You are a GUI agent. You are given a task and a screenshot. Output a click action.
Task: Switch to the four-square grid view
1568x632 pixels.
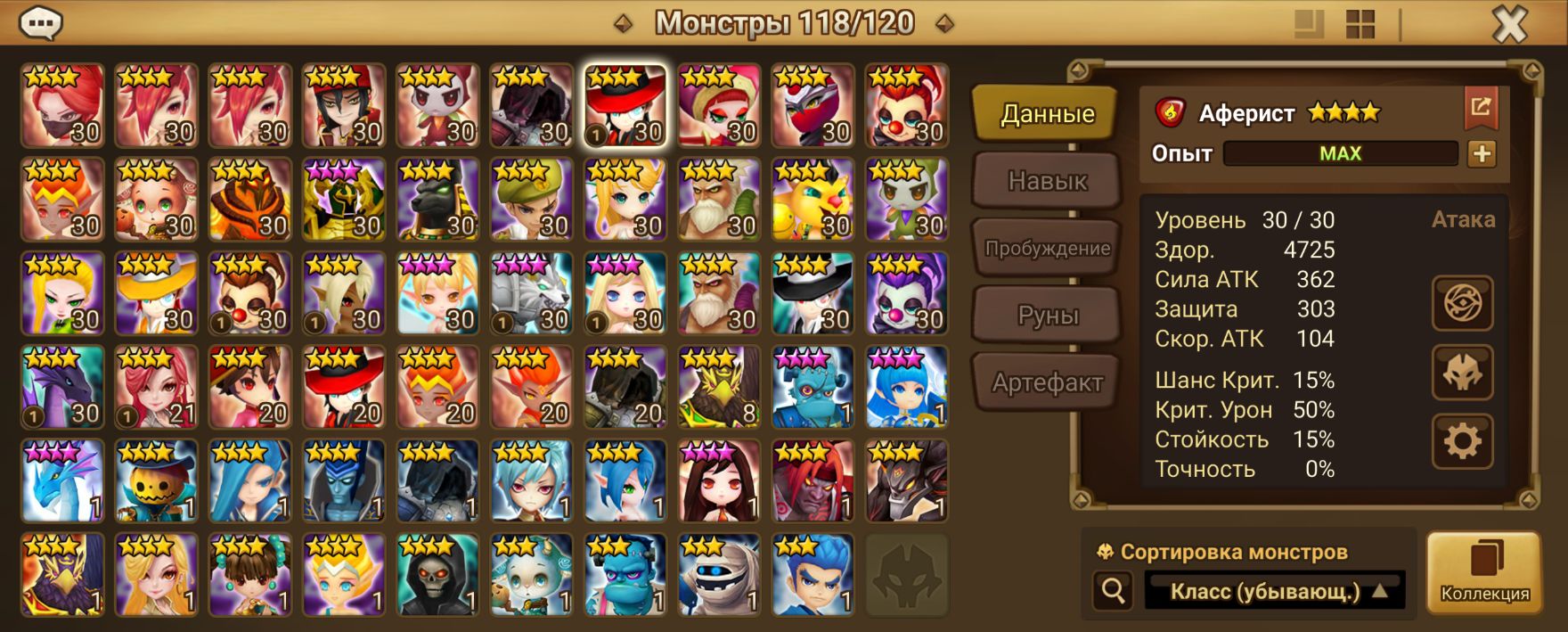pos(1360,25)
